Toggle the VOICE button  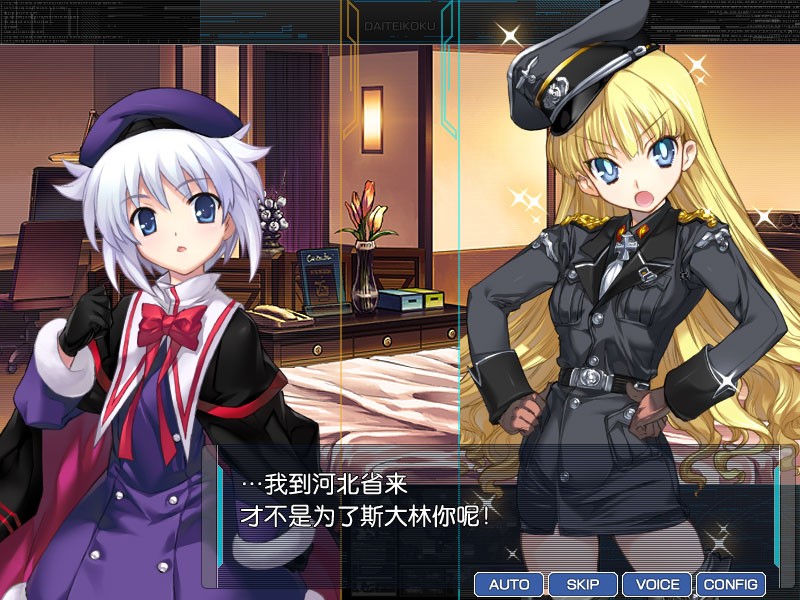657,584
